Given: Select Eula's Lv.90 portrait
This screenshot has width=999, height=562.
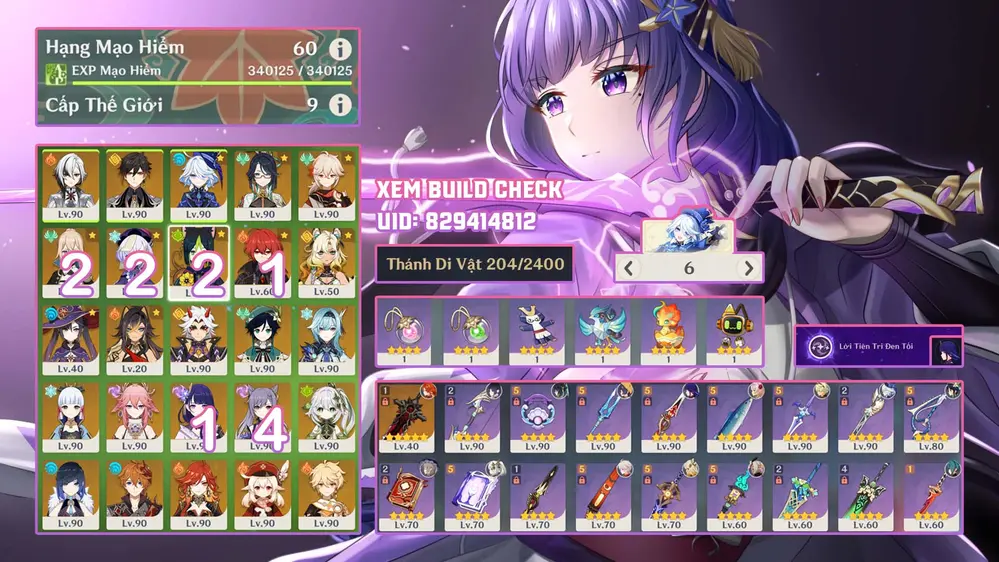Looking at the screenshot, I should [326, 339].
